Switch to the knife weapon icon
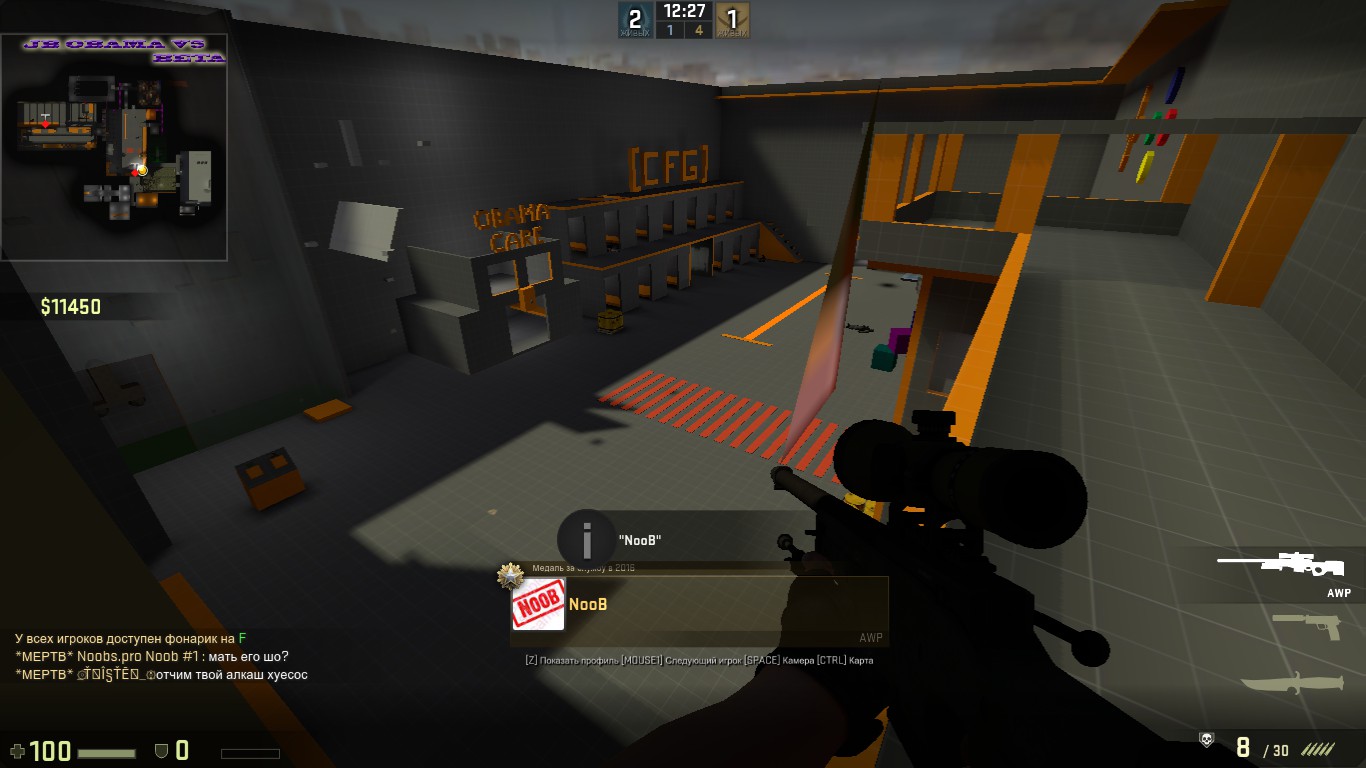The height and width of the screenshot is (768, 1366). [1294, 684]
